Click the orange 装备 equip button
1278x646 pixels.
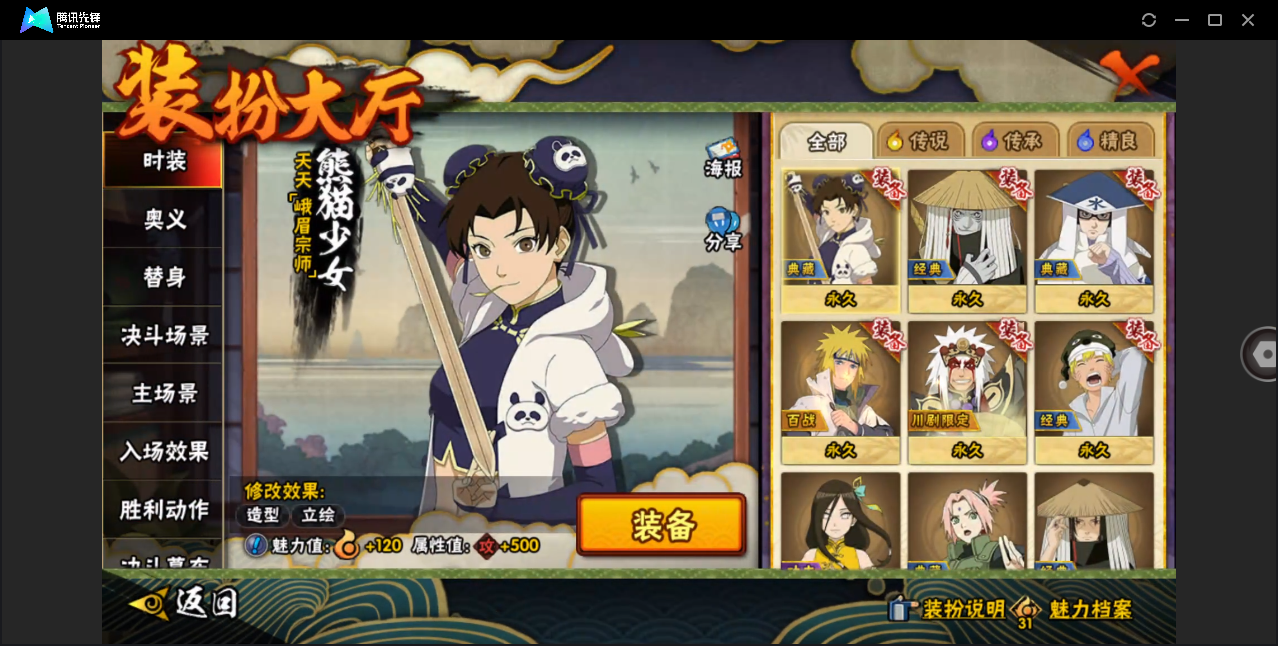661,525
